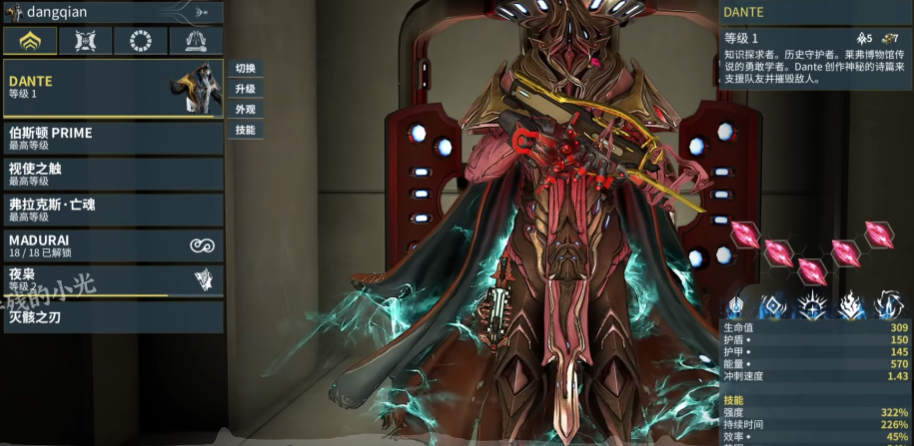
Task: Select the DANTE warframe slot
Action: [112, 87]
